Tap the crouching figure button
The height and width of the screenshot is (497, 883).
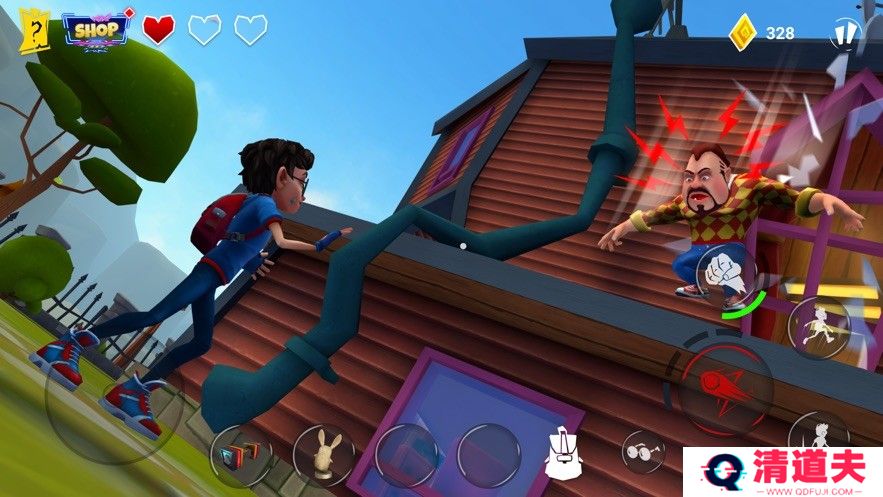point(818,432)
